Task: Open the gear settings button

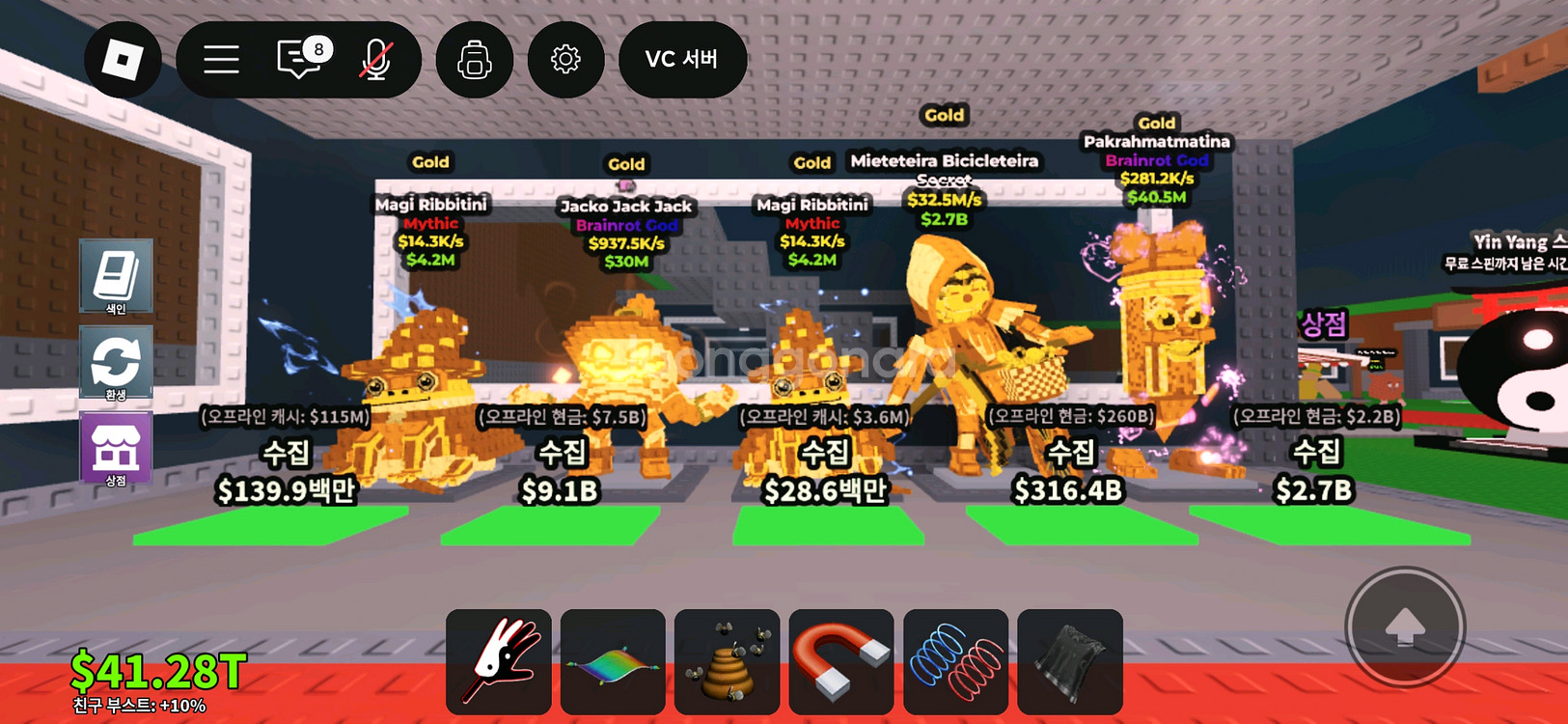Action: [565, 60]
